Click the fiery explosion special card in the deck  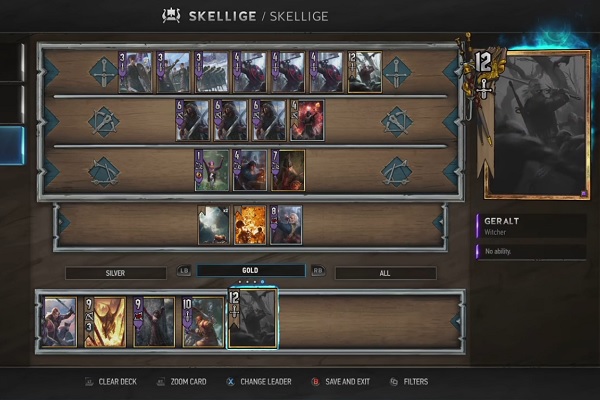pyautogui.click(x=250, y=225)
